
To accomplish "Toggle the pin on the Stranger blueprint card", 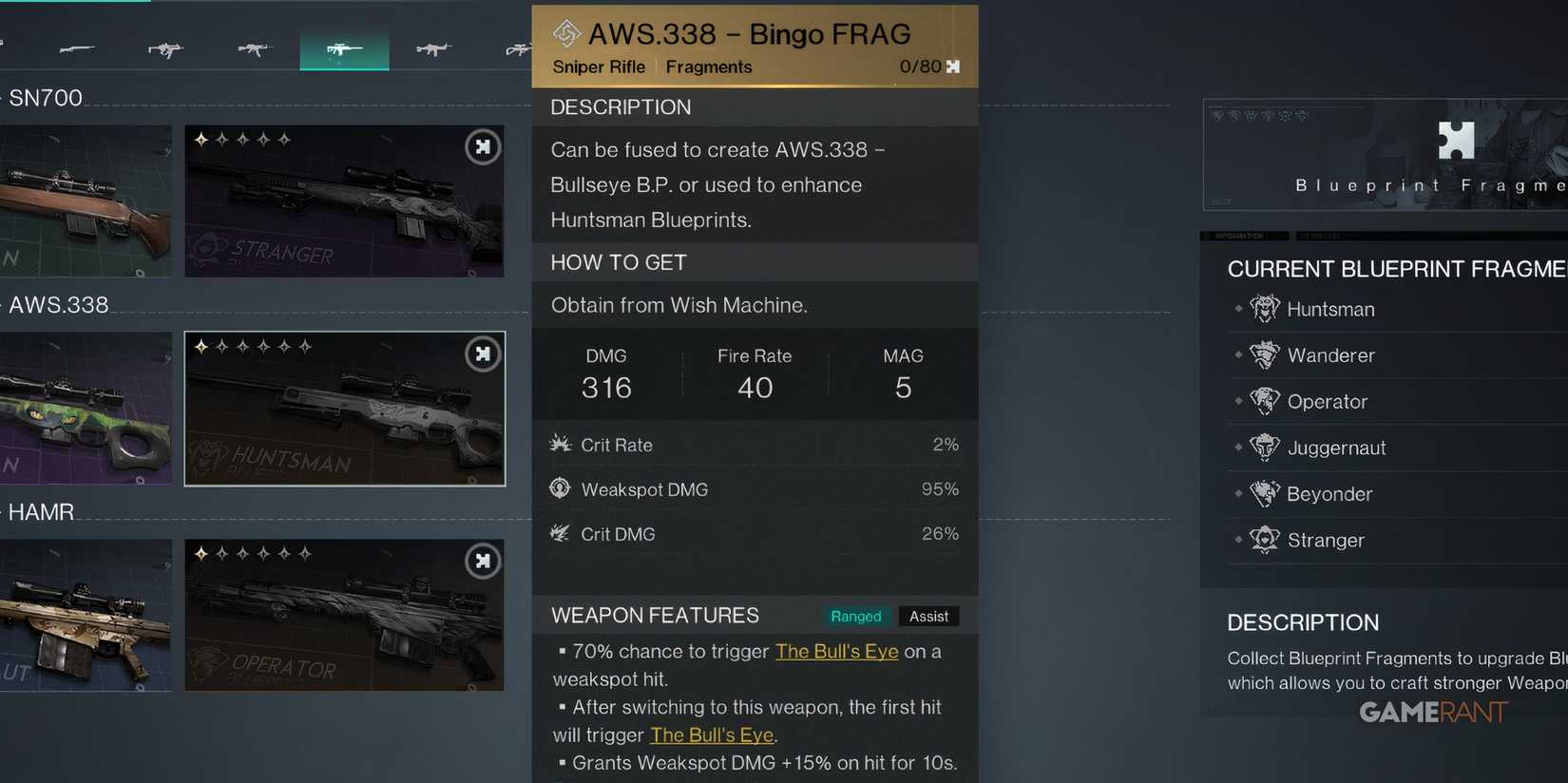I will [x=483, y=146].
